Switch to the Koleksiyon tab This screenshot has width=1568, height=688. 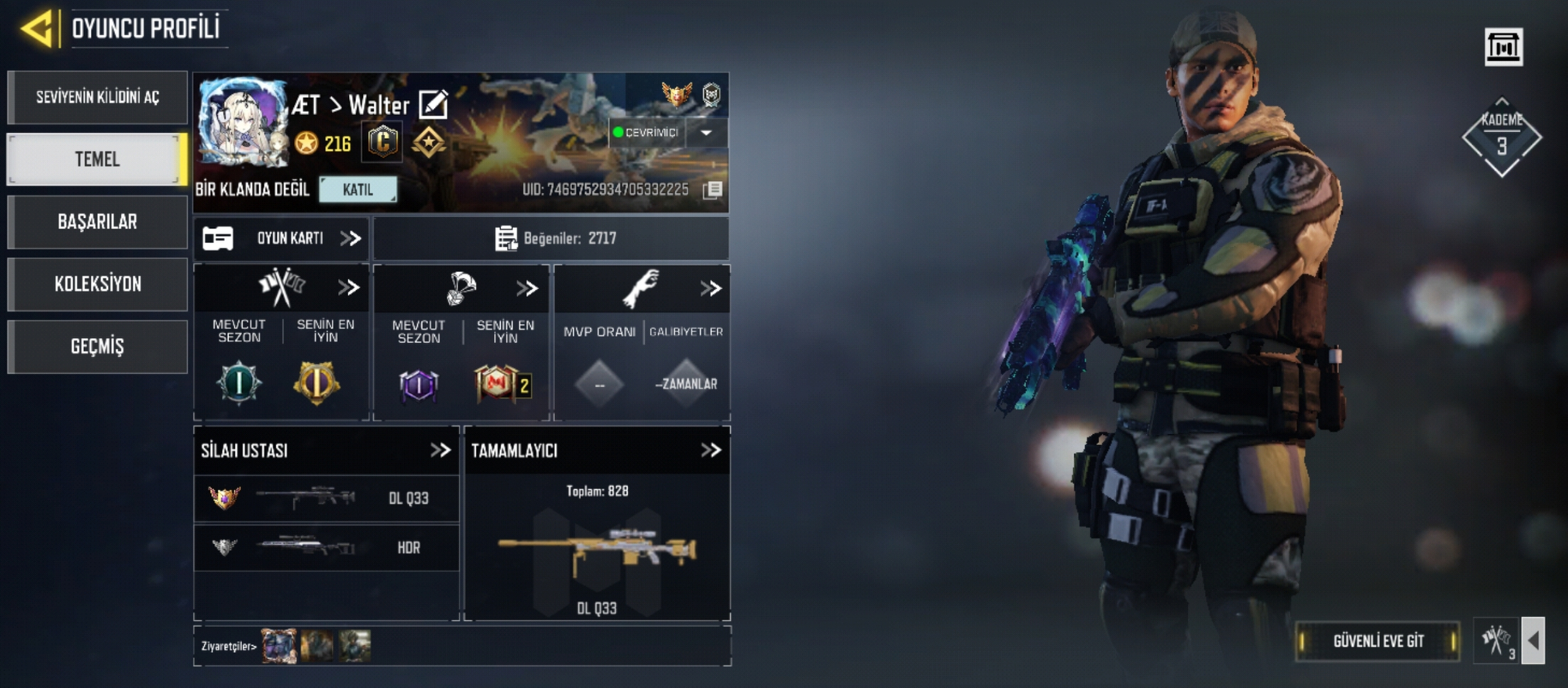click(97, 284)
